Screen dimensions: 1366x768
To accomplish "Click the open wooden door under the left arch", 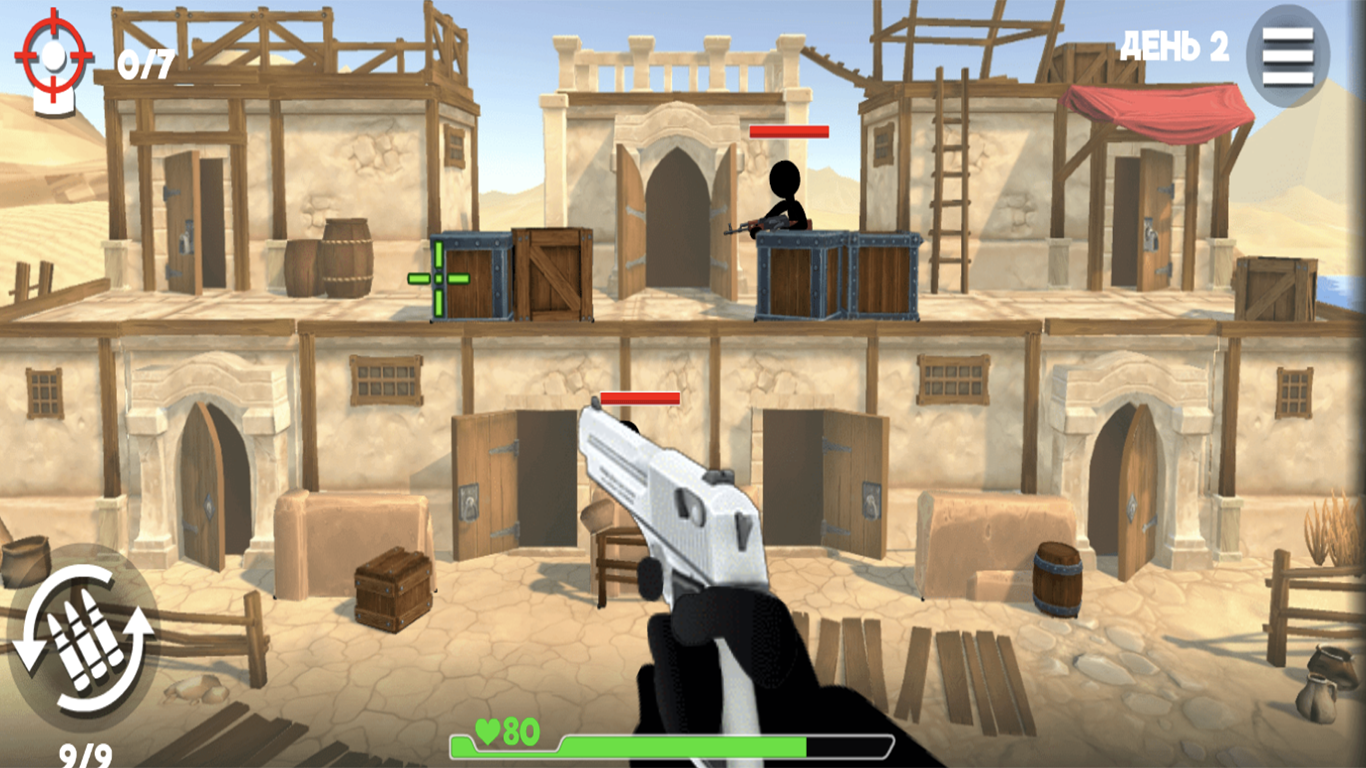I will pyautogui.click(x=205, y=480).
